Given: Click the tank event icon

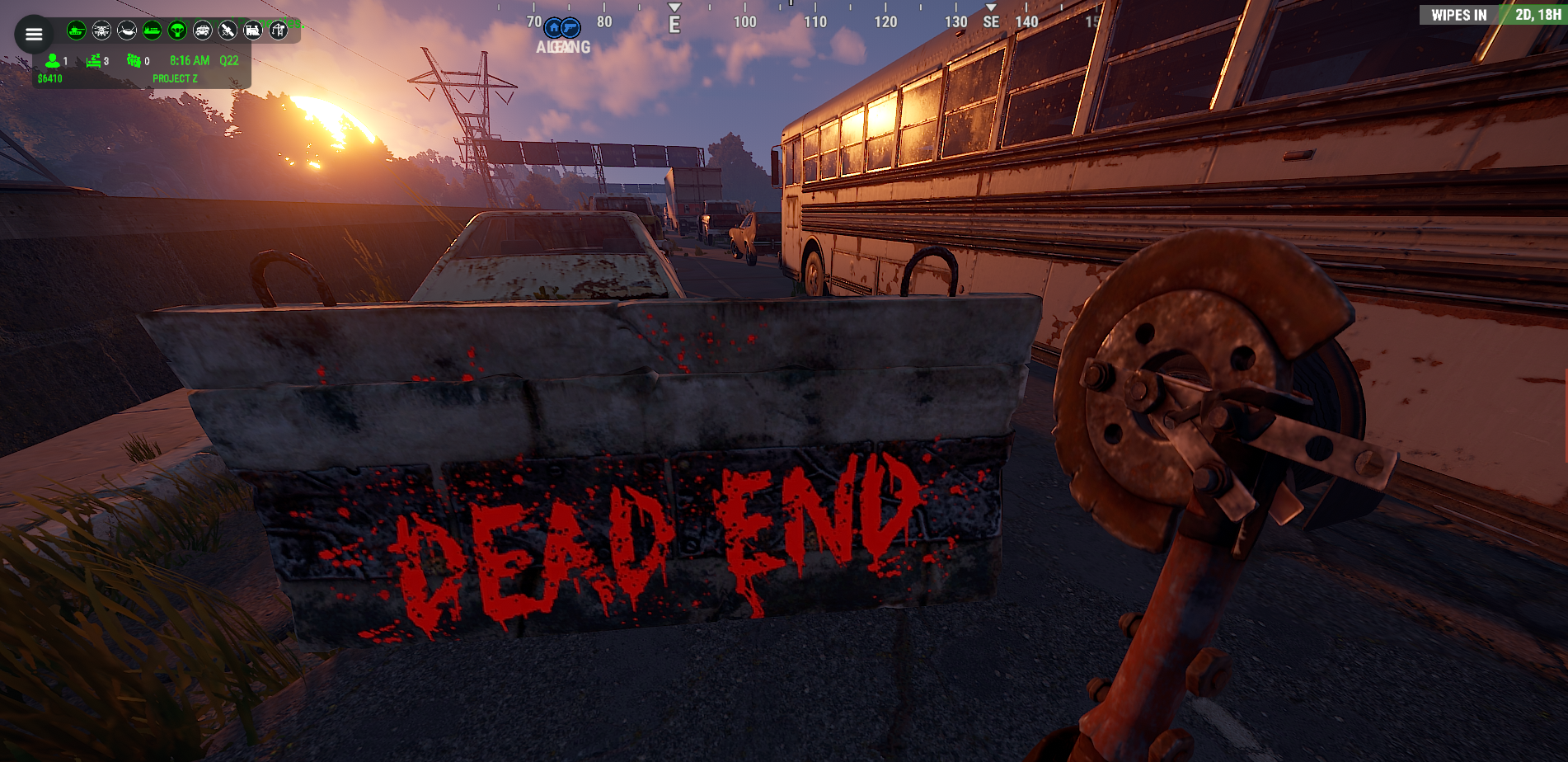Looking at the screenshot, I should (77, 31).
